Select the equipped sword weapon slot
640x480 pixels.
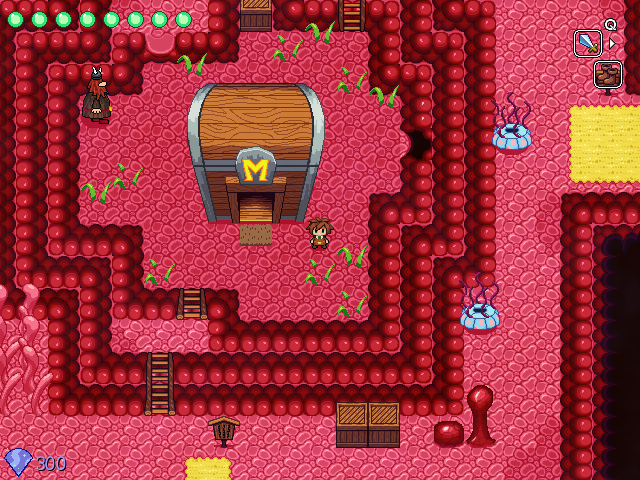[587, 43]
